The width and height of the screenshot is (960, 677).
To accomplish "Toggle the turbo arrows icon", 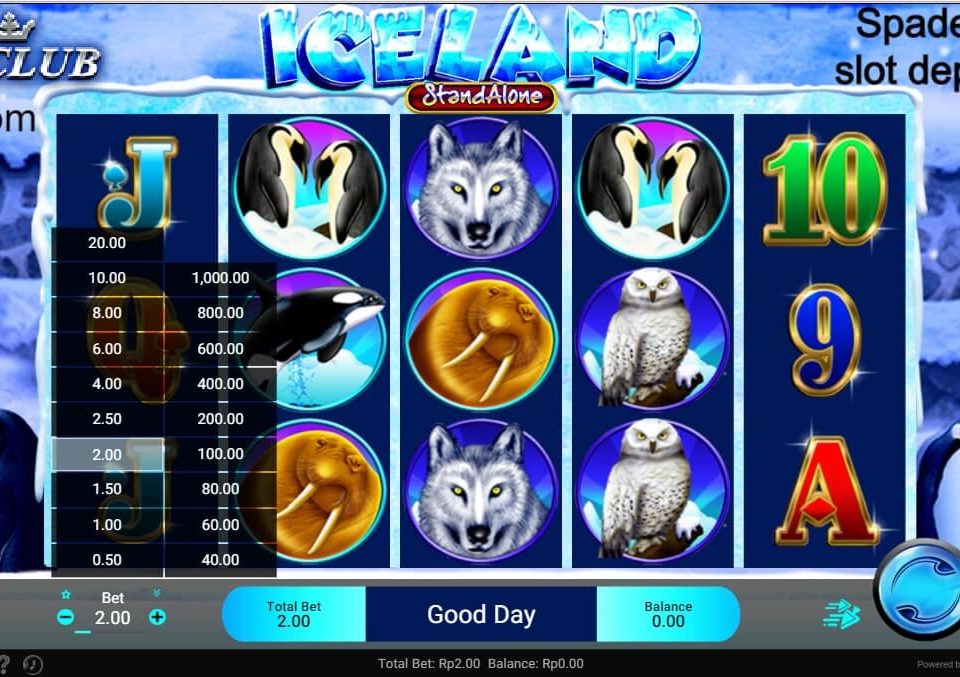I will point(841,615).
